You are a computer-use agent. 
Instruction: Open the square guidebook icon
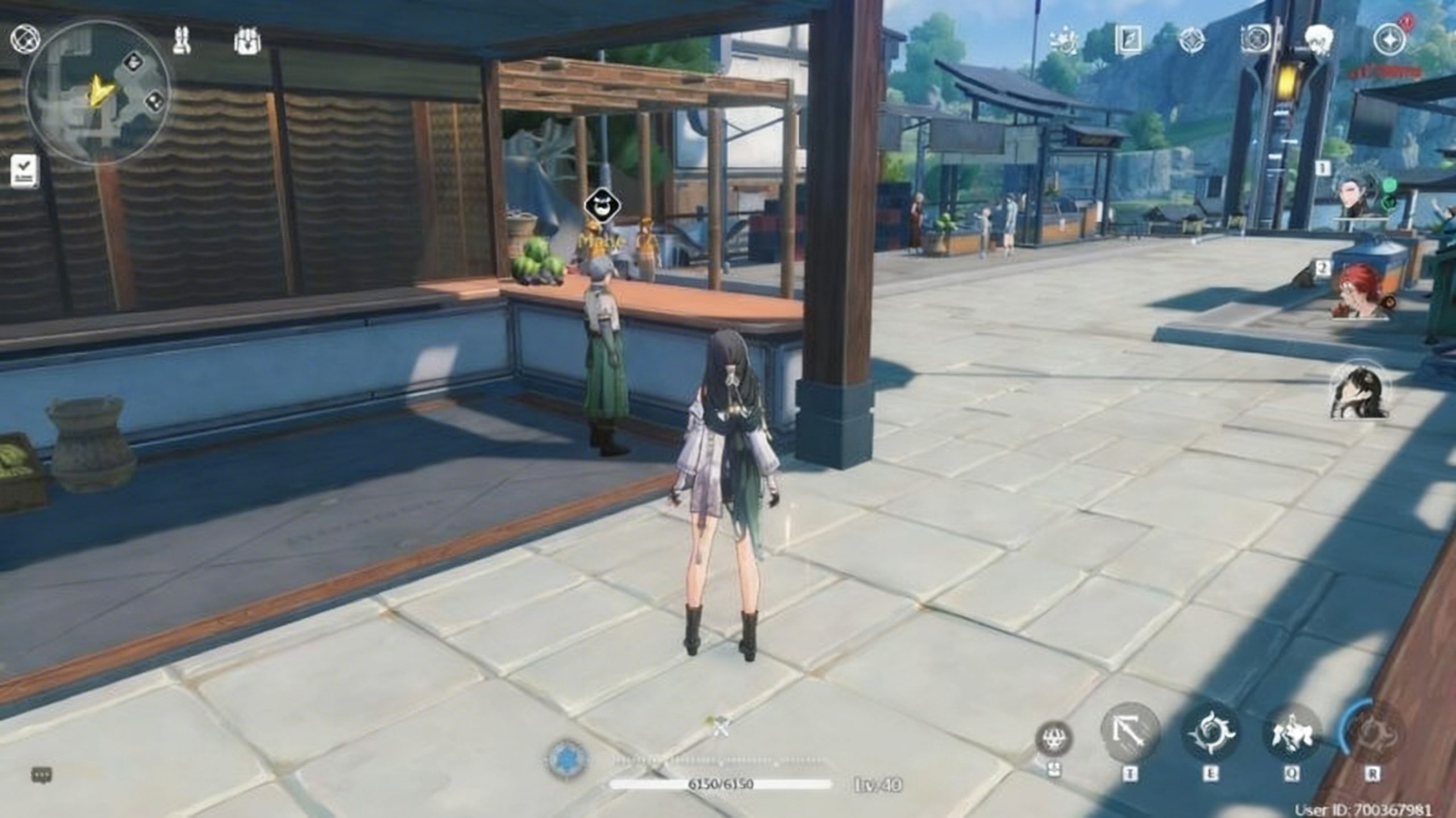coord(1128,40)
